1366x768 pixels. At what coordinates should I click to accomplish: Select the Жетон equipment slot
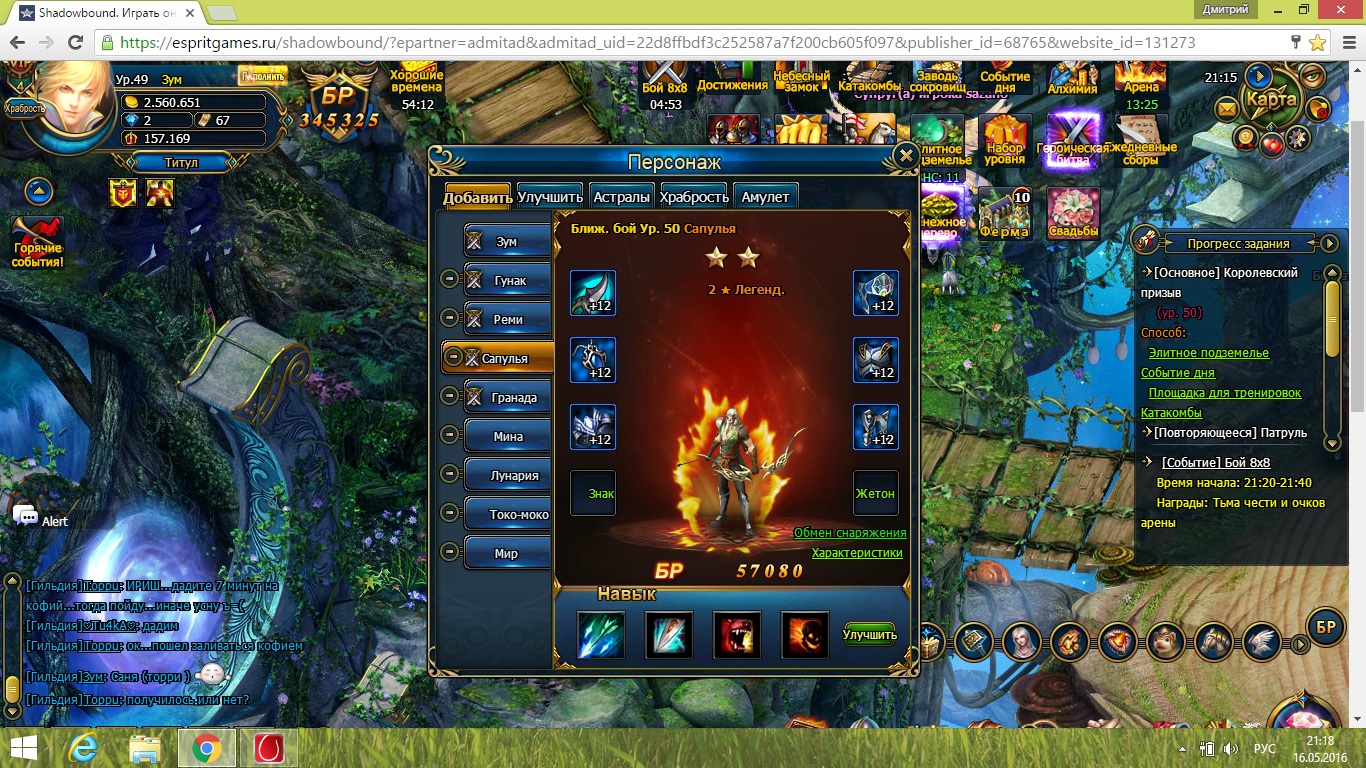875,493
